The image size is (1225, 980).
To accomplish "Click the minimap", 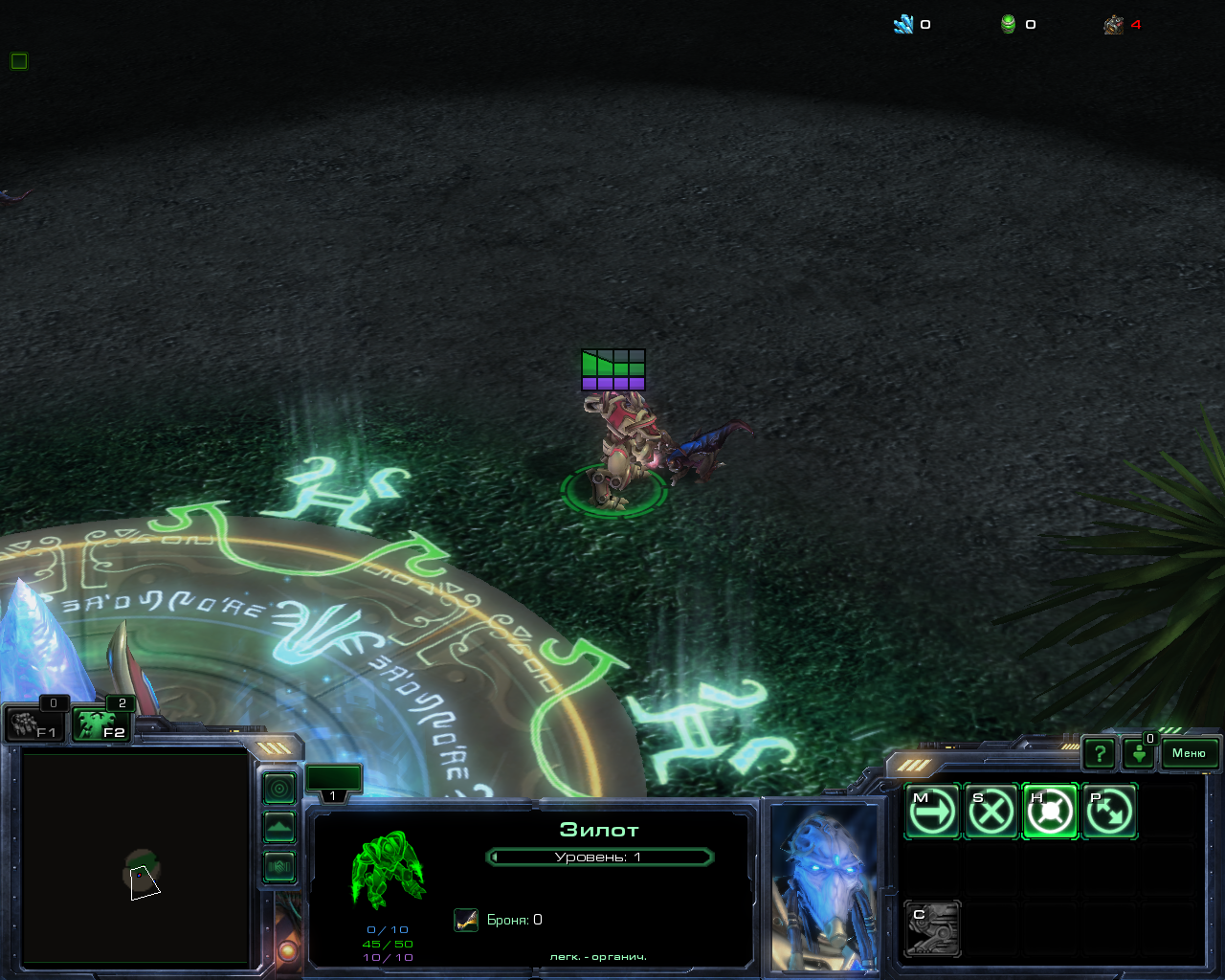I will 136,857.
